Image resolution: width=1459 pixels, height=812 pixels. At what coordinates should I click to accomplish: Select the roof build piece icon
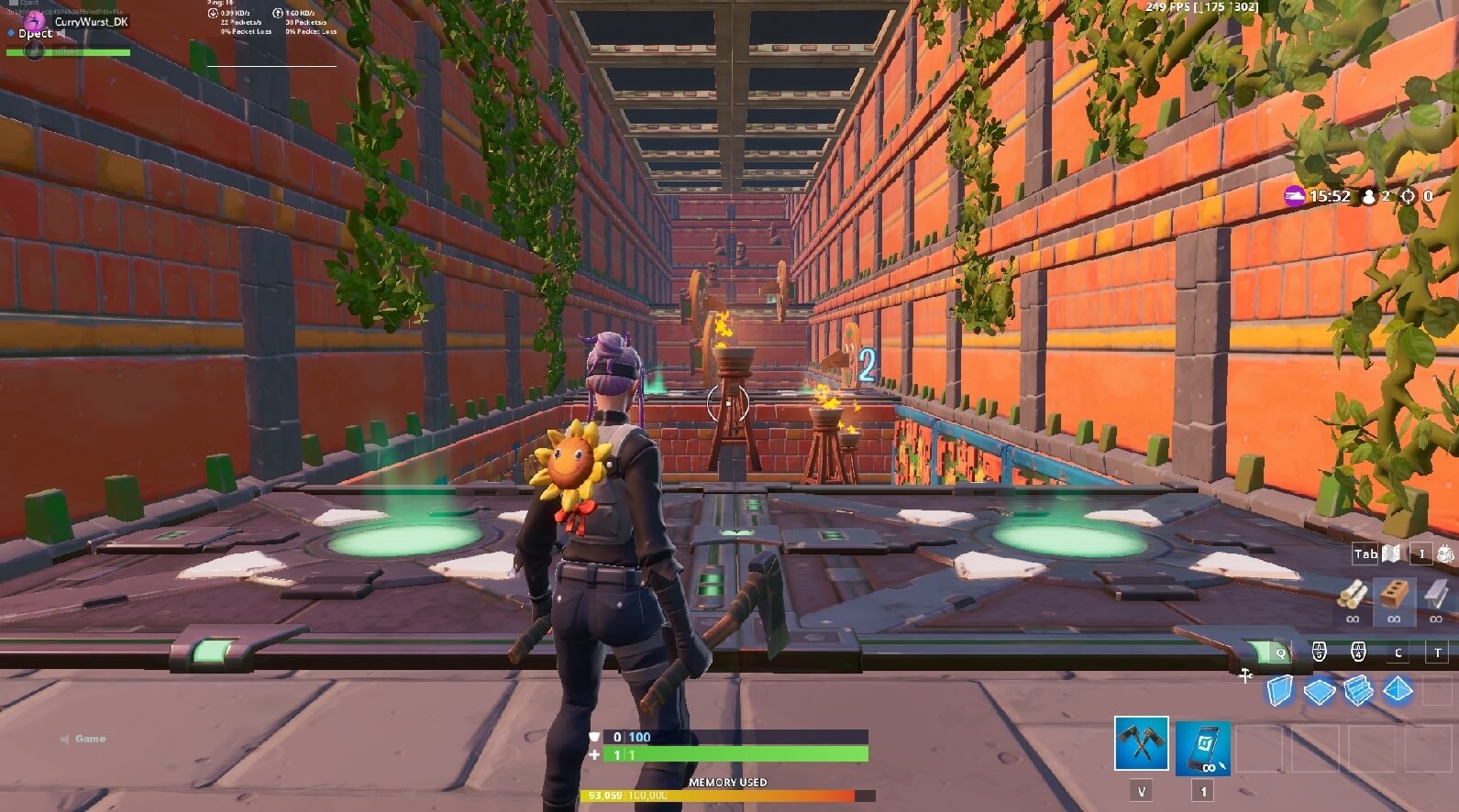(x=1397, y=689)
